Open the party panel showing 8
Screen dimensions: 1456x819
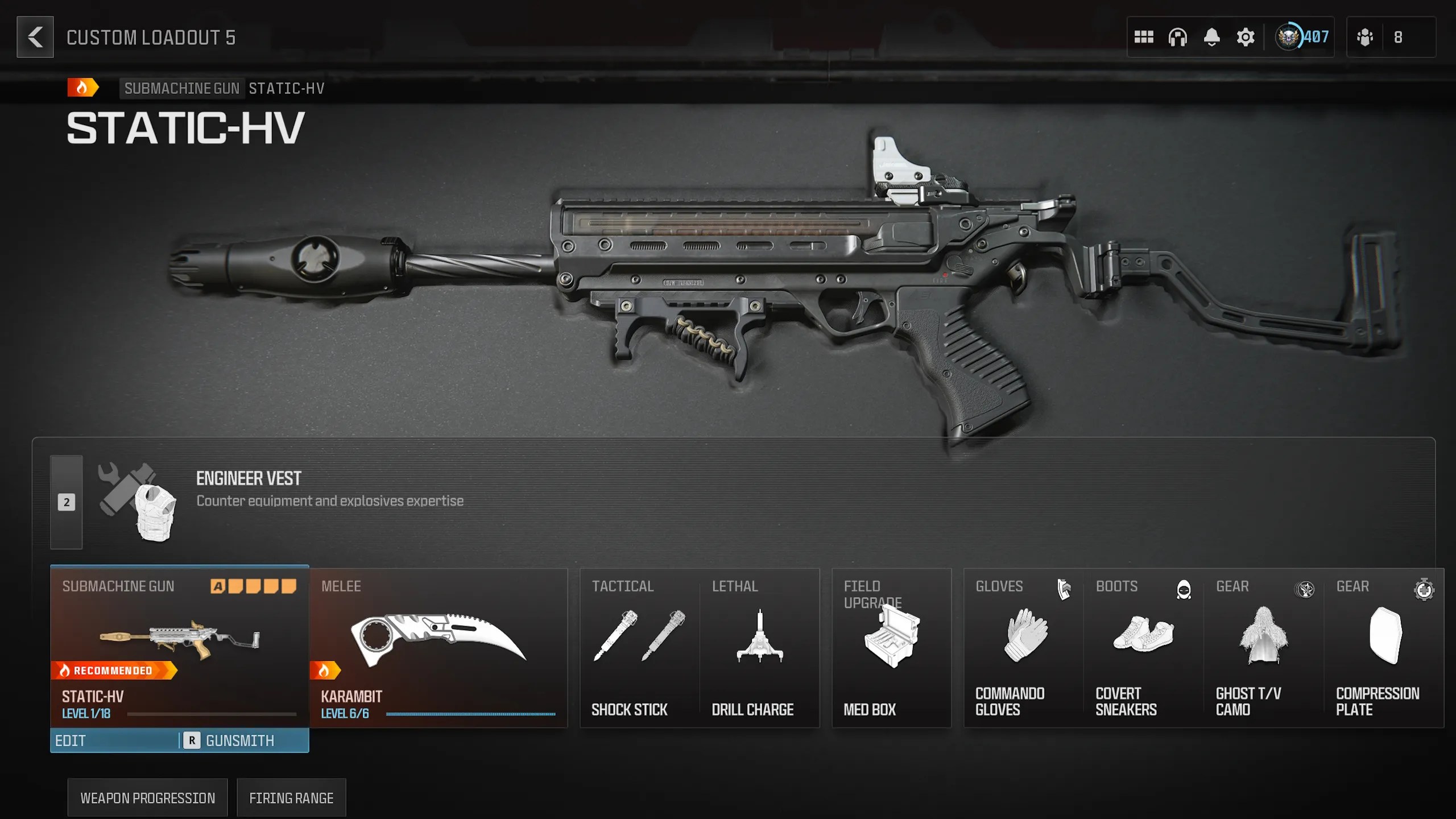1390,38
